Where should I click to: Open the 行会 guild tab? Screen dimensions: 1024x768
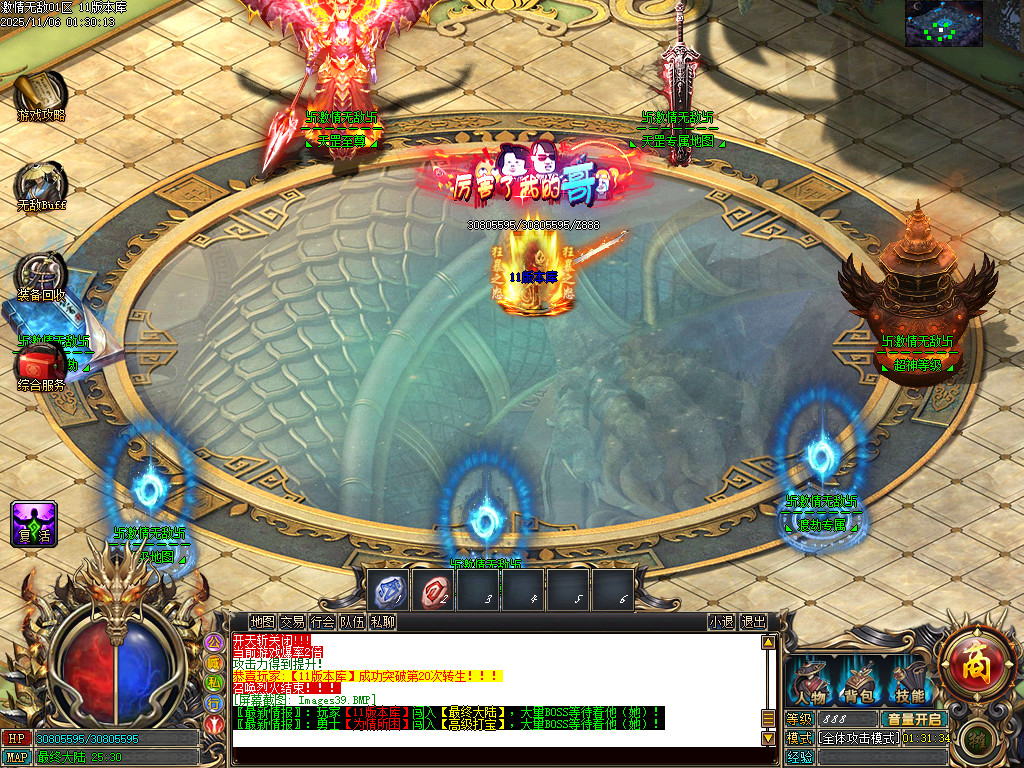tap(322, 622)
